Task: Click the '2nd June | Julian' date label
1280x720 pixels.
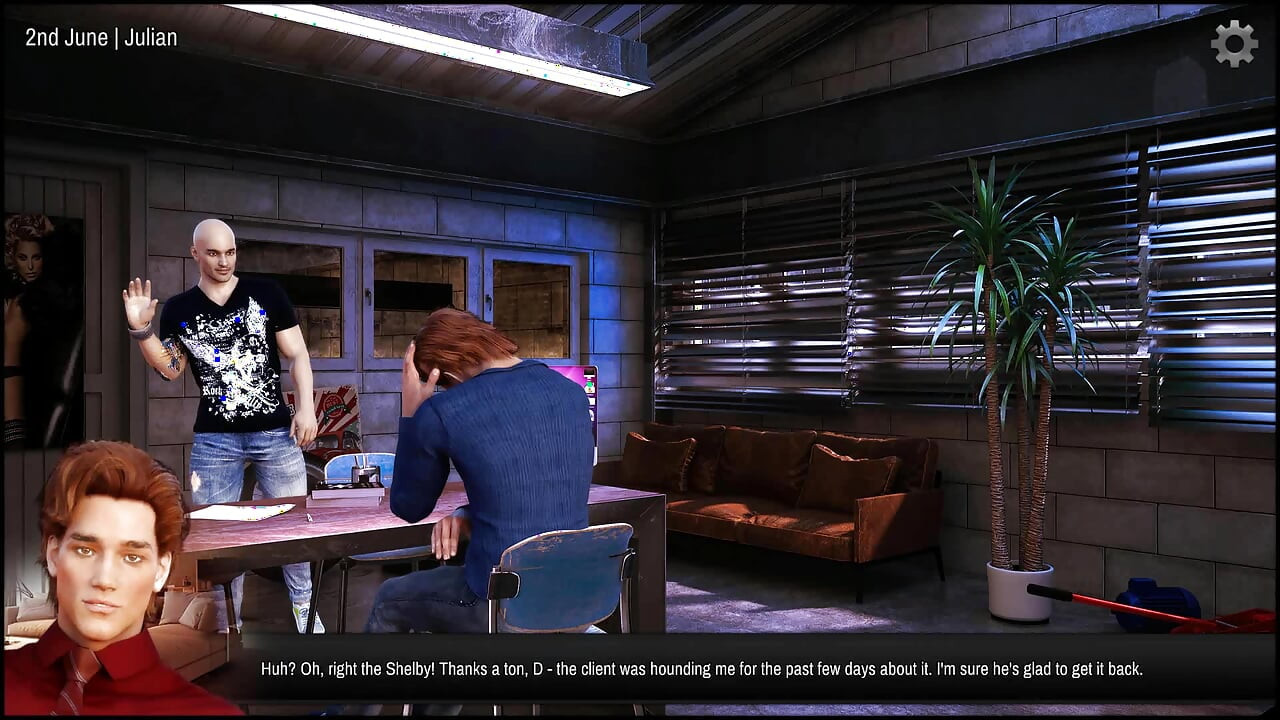Action: pos(100,37)
